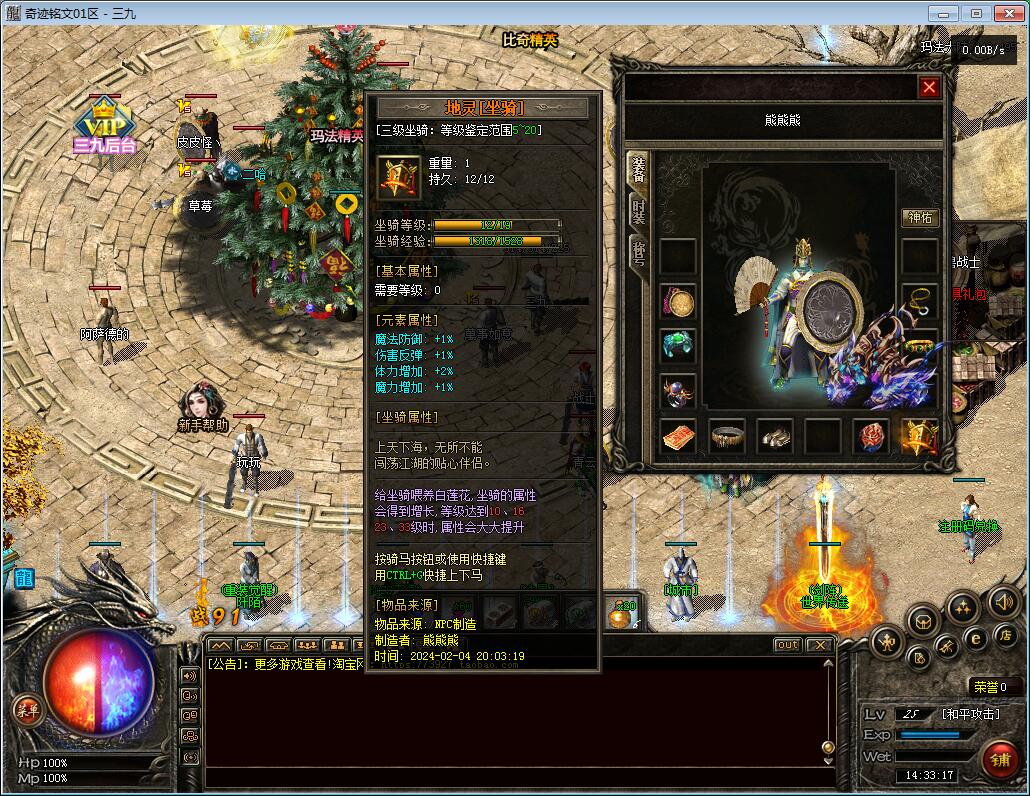1030x796 pixels.
Task: Switch to the 时装 fashion tab
Action: 637,211
